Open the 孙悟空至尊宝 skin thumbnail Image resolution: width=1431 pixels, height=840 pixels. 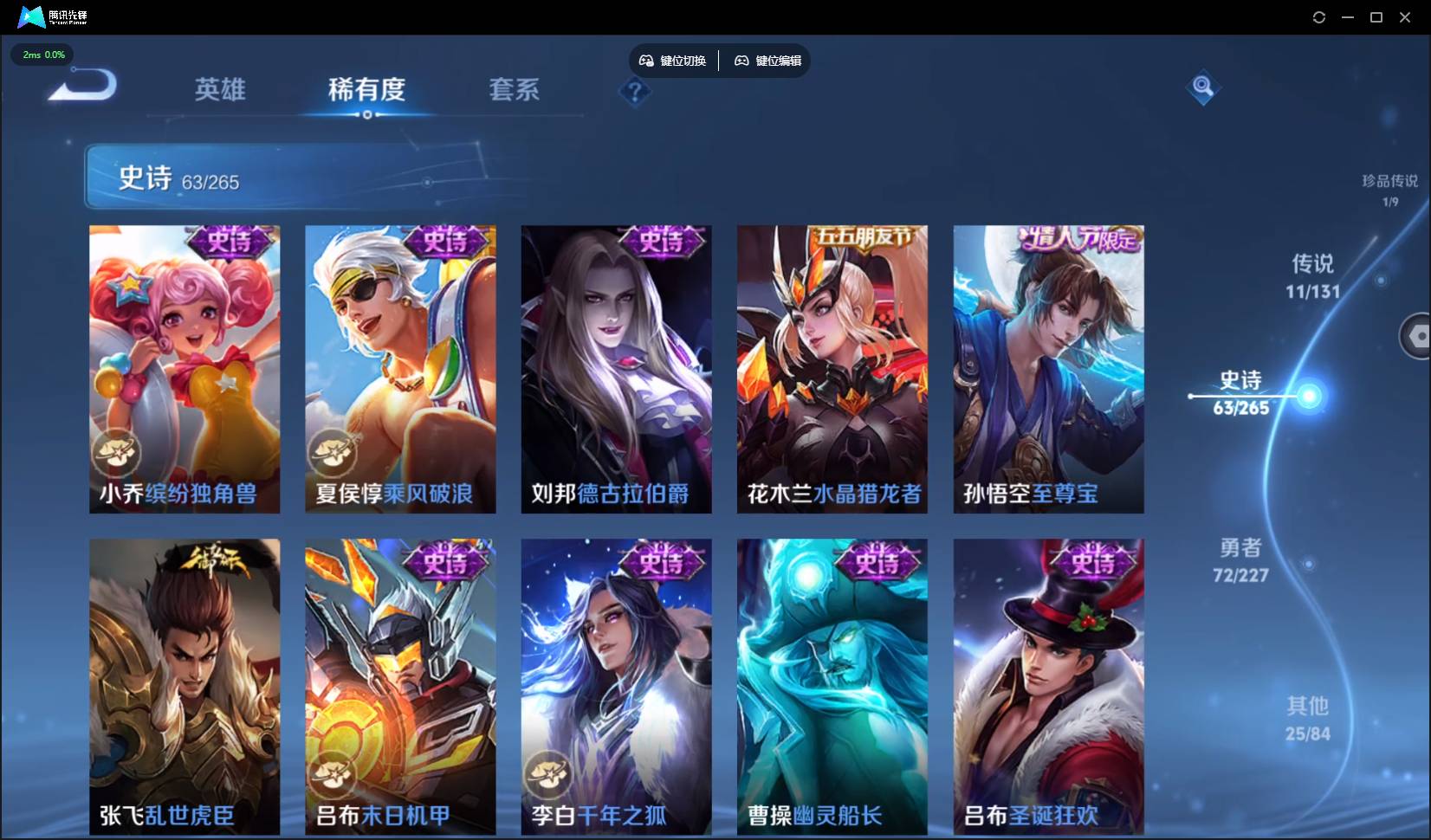(x=1048, y=368)
